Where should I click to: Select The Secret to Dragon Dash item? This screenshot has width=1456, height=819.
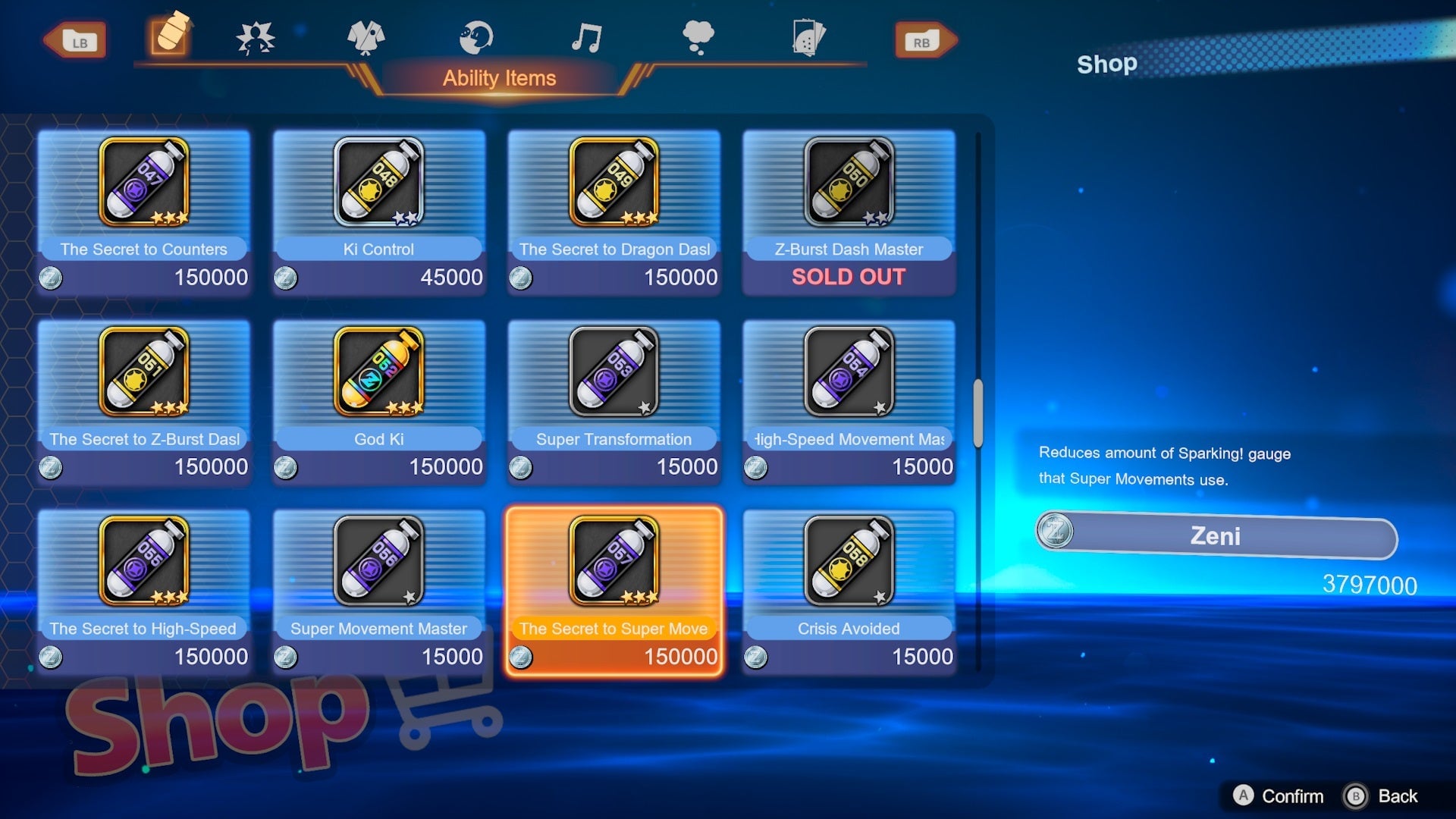(x=613, y=212)
